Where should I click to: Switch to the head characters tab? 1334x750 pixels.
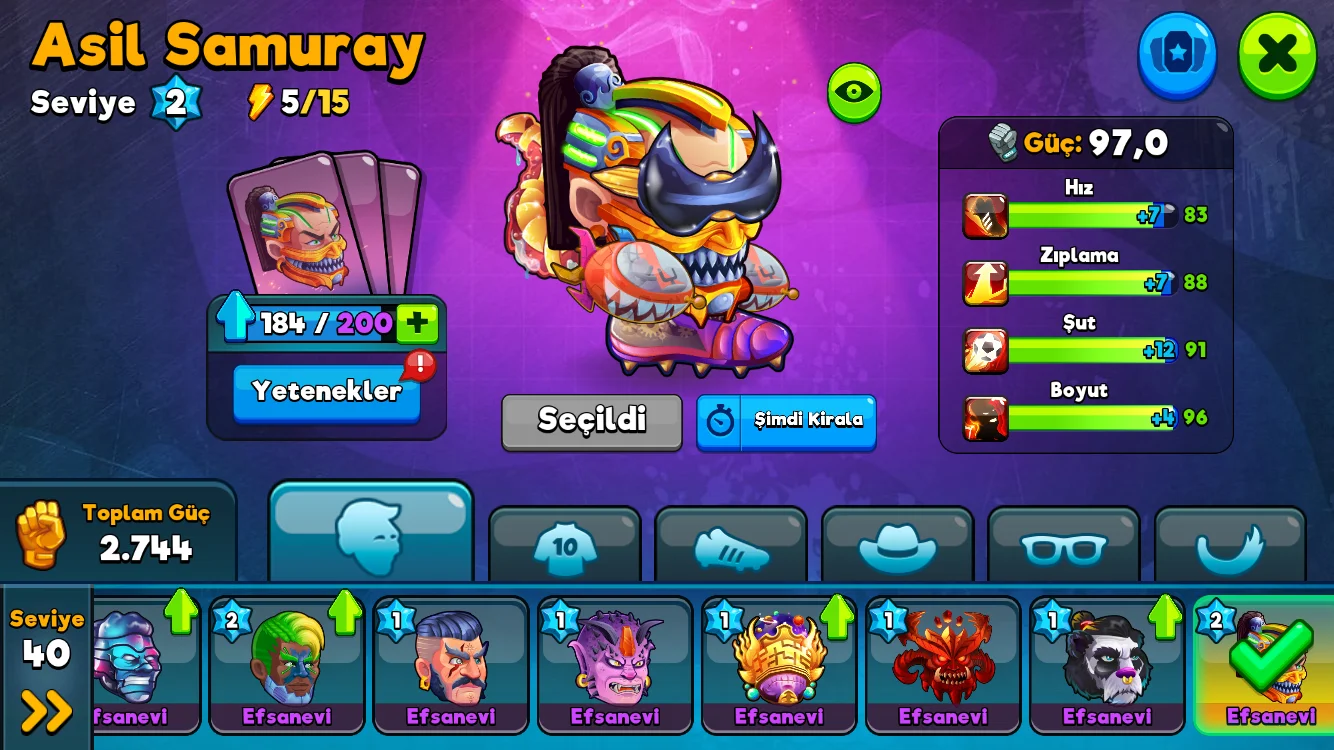[x=370, y=533]
